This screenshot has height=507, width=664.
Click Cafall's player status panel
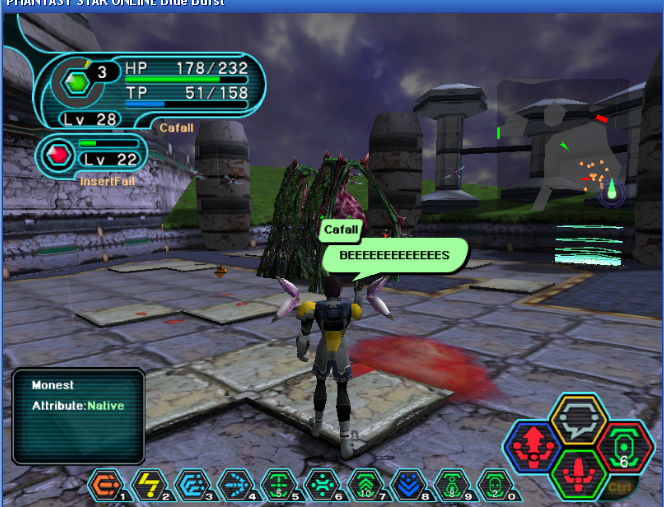(x=150, y=88)
